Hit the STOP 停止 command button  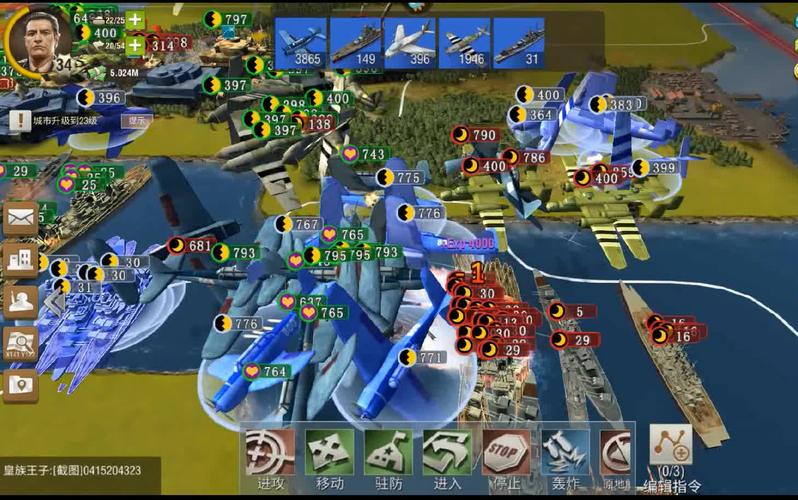(506, 456)
